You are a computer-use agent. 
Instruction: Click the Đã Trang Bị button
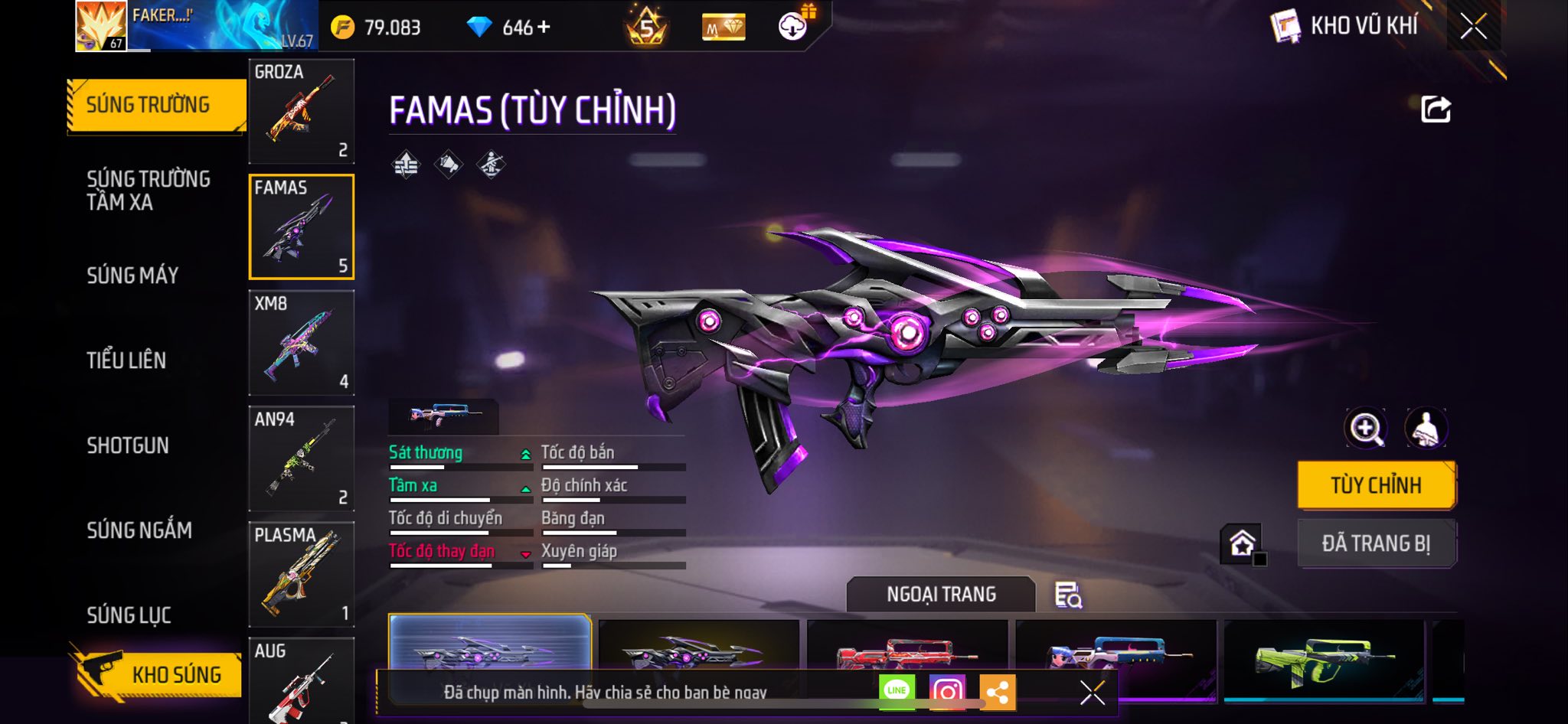pyautogui.click(x=1376, y=543)
